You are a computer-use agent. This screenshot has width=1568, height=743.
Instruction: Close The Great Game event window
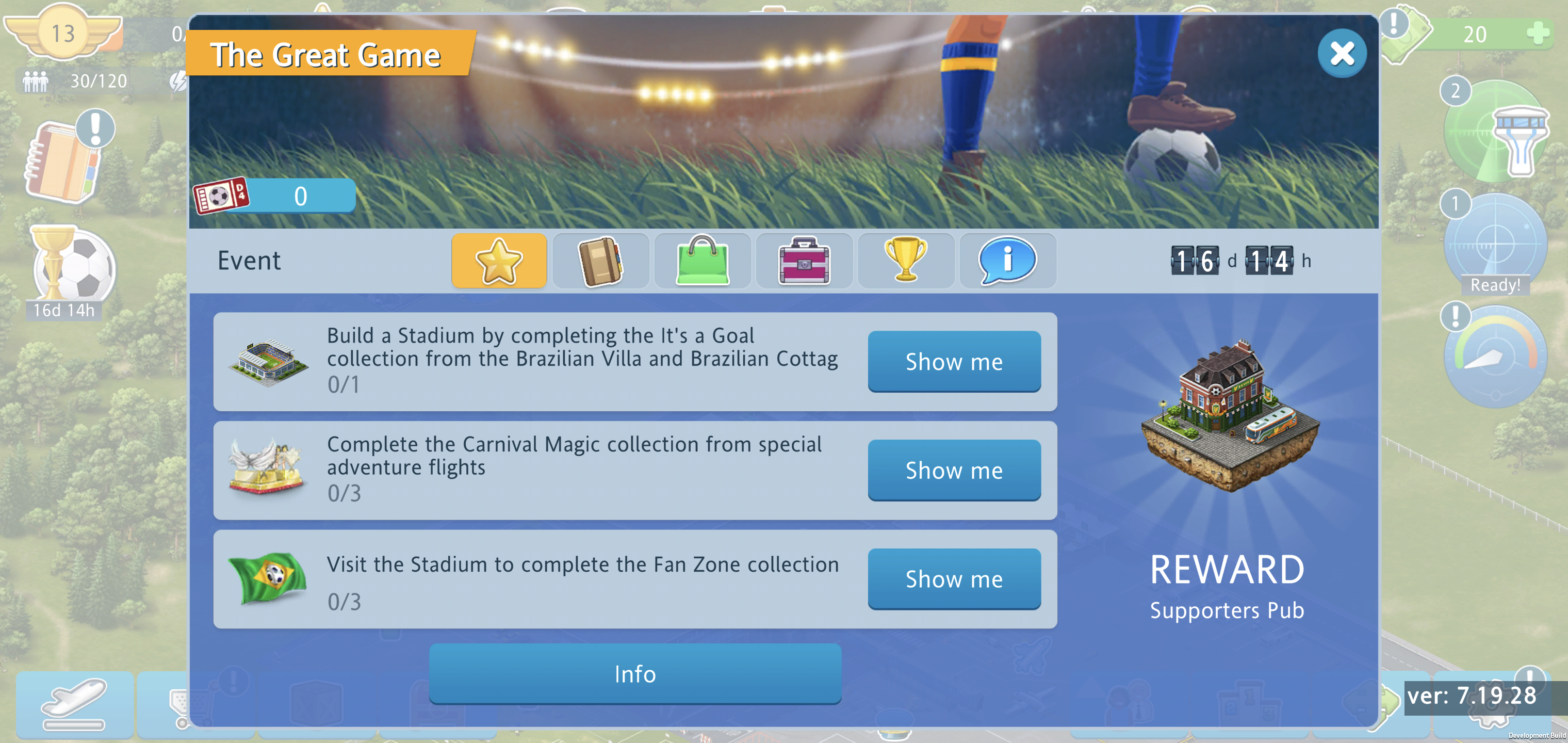[x=1341, y=54]
